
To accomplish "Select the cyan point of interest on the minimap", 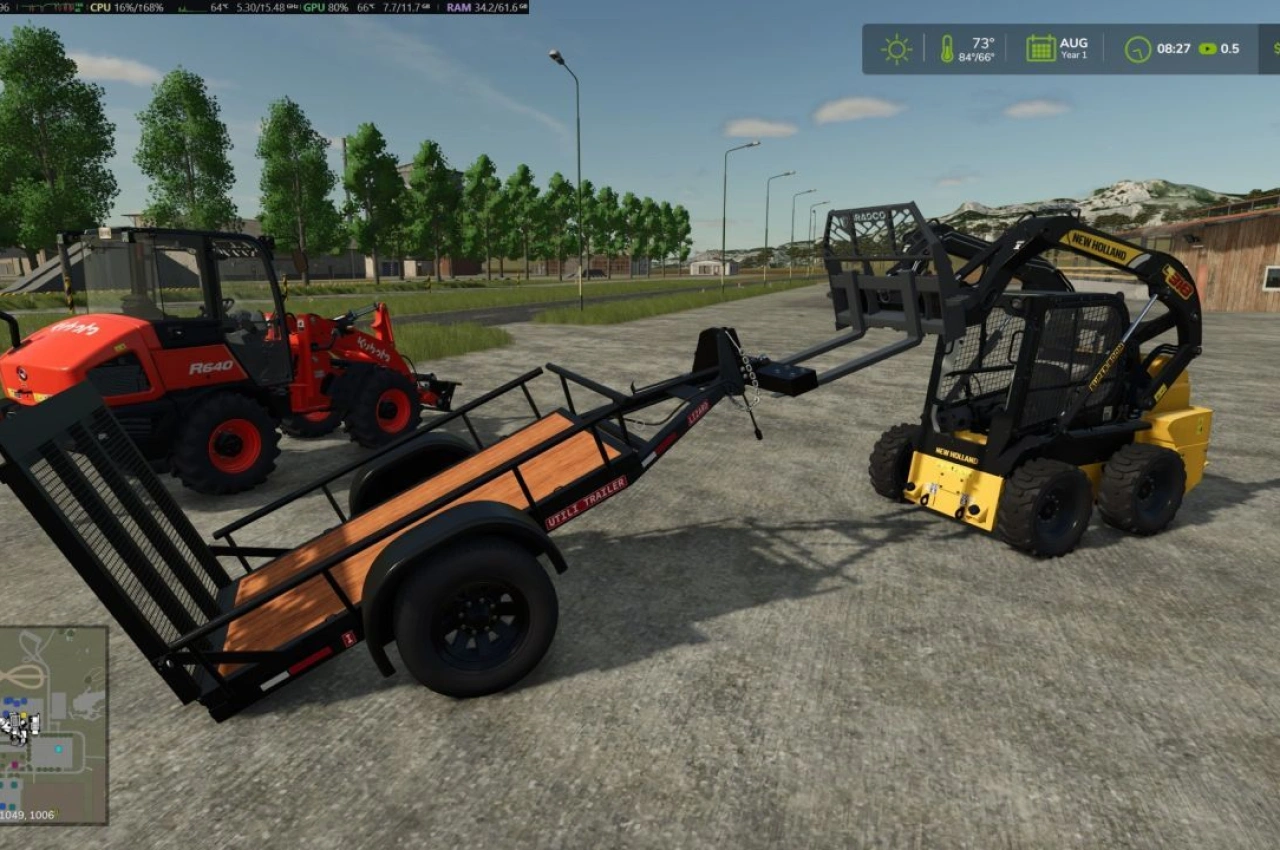I will [x=58, y=749].
